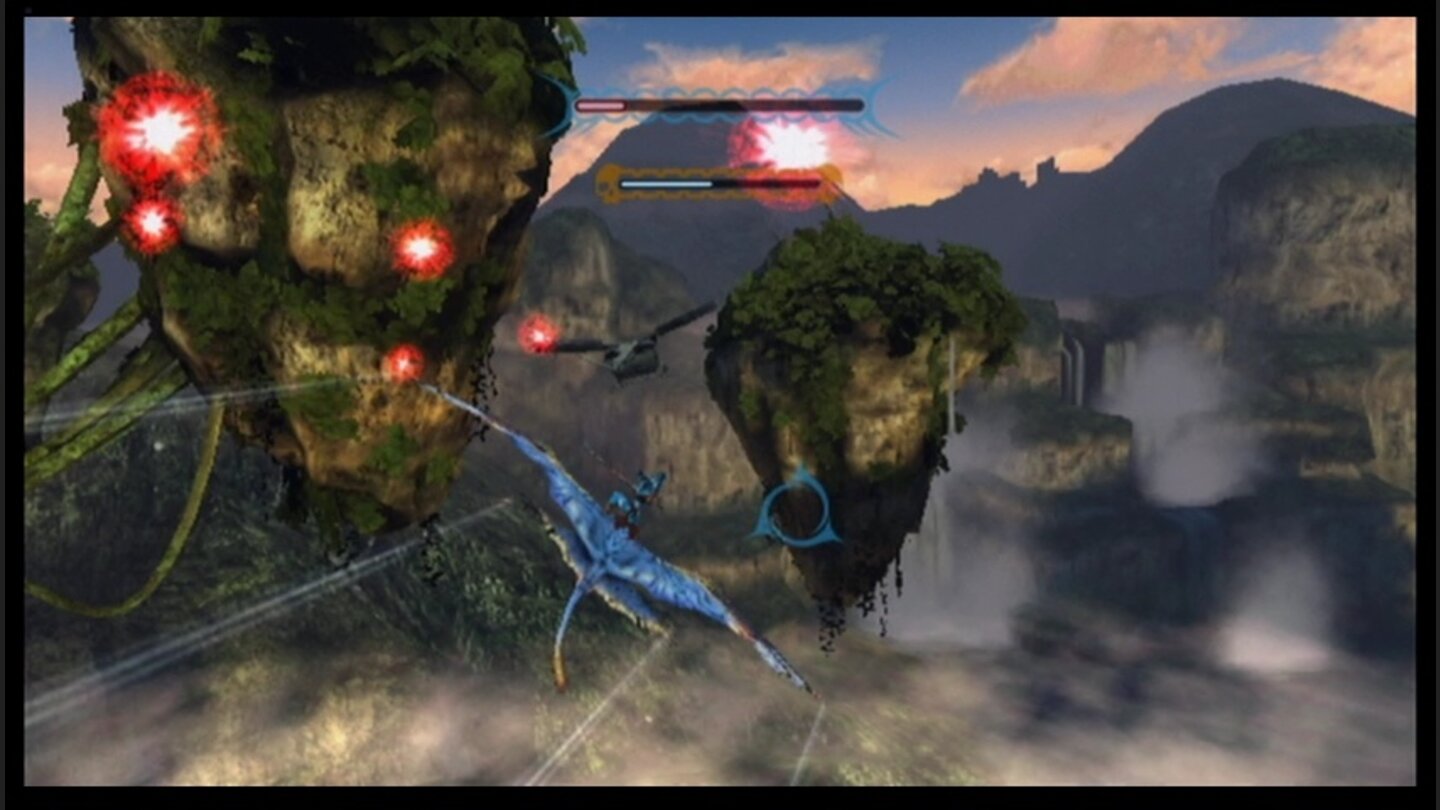Click the skull icon on the enemy health bar

coord(607,186)
